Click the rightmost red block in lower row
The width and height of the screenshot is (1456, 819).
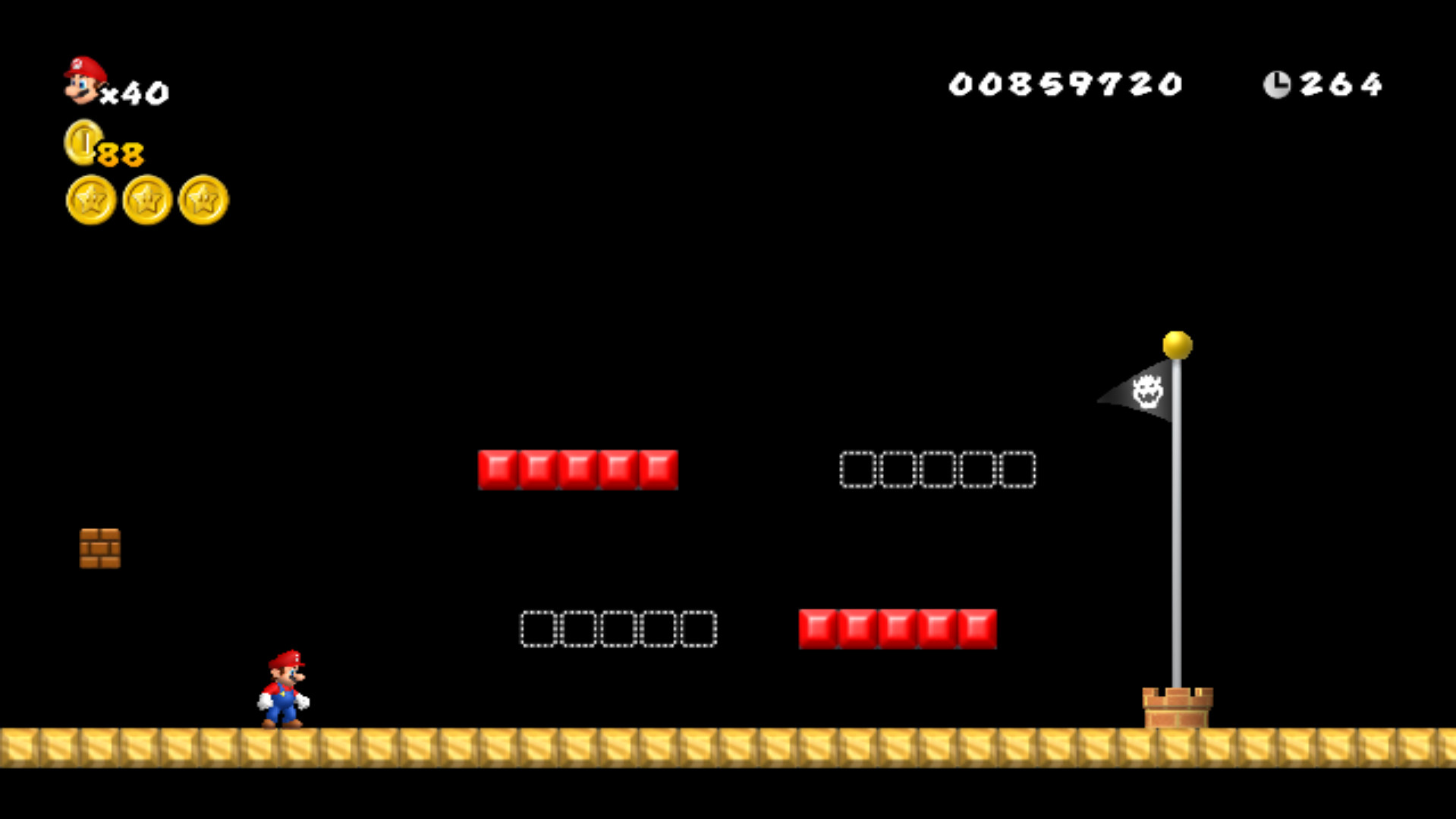tap(976, 628)
